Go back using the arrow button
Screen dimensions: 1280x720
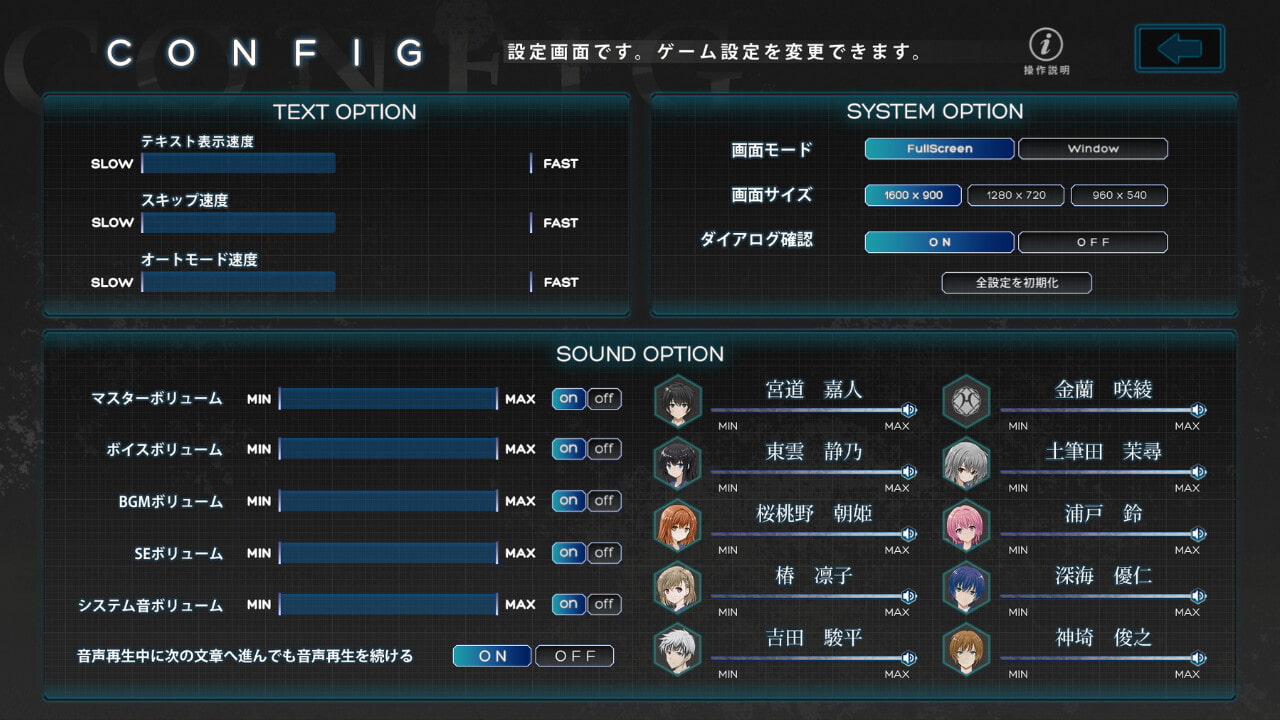point(1180,48)
